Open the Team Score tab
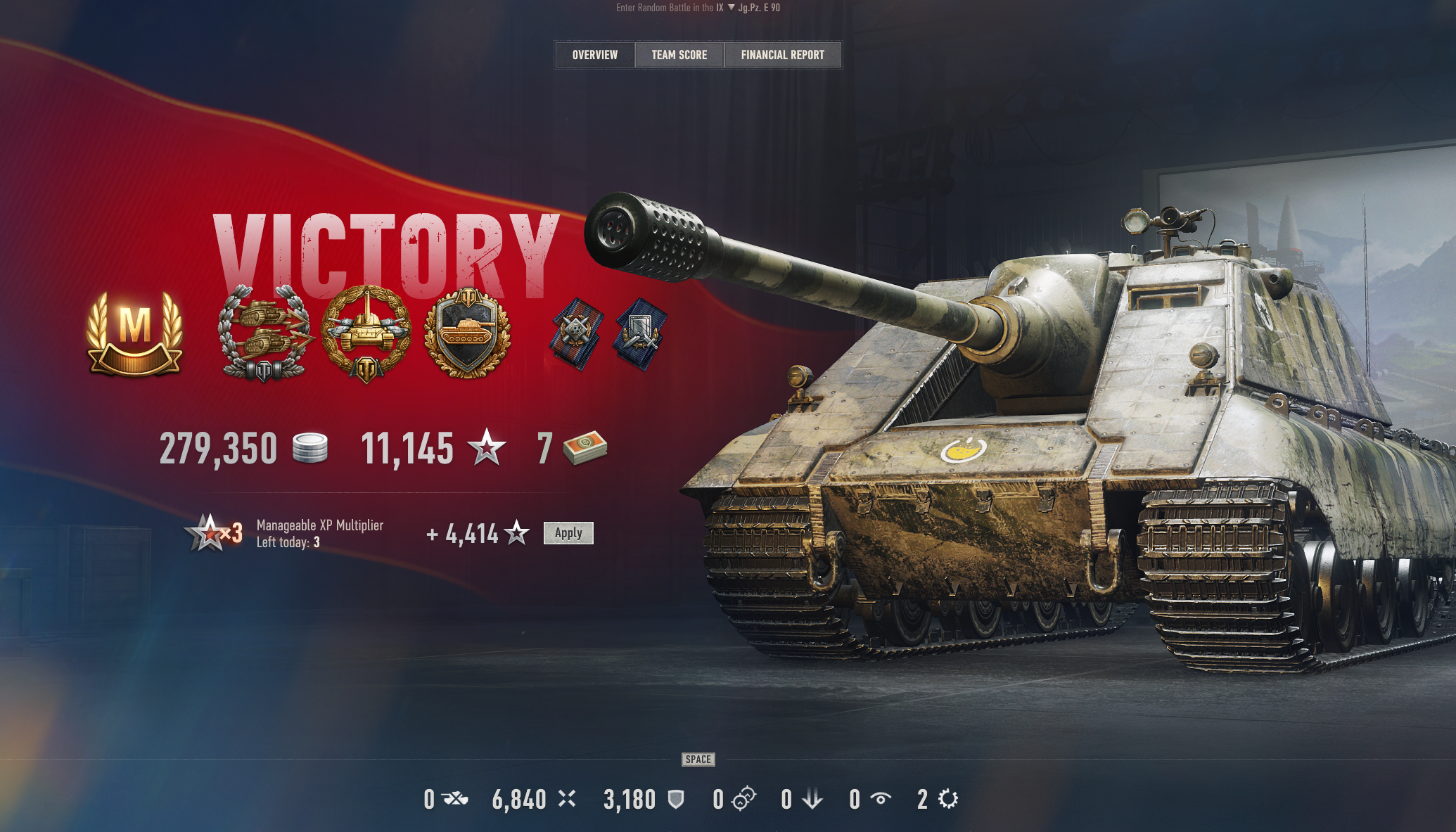Image resolution: width=1456 pixels, height=832 pixels. (679, 55)
